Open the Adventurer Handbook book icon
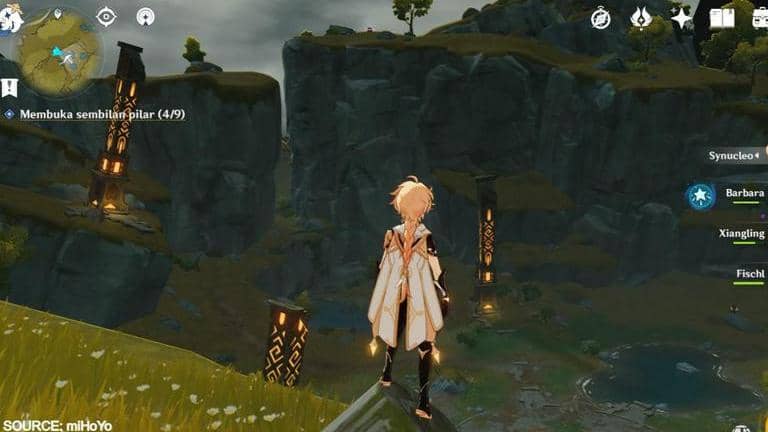This screenshot has width=768, height=432. click(721, 18)
